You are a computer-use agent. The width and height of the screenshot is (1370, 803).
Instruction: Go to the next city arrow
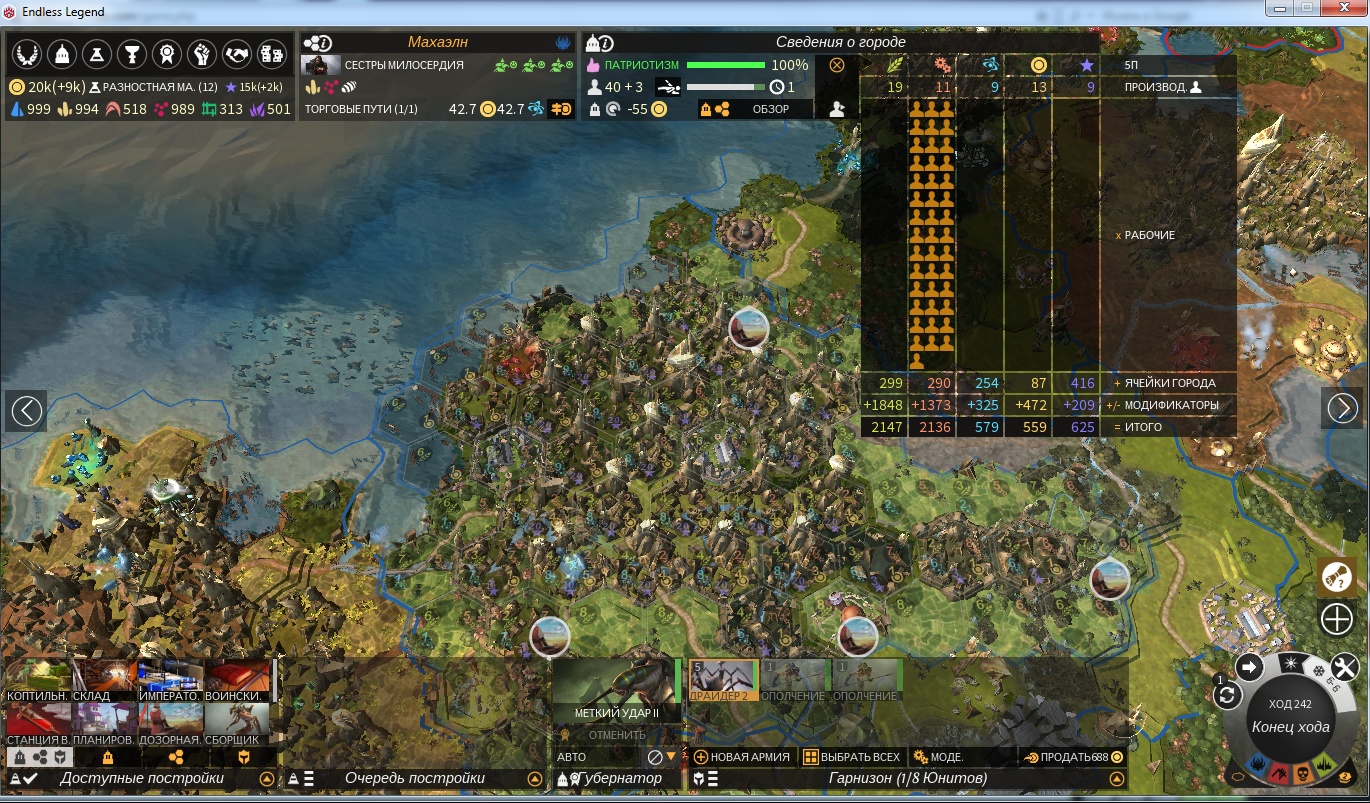[x=1342, y=408]
